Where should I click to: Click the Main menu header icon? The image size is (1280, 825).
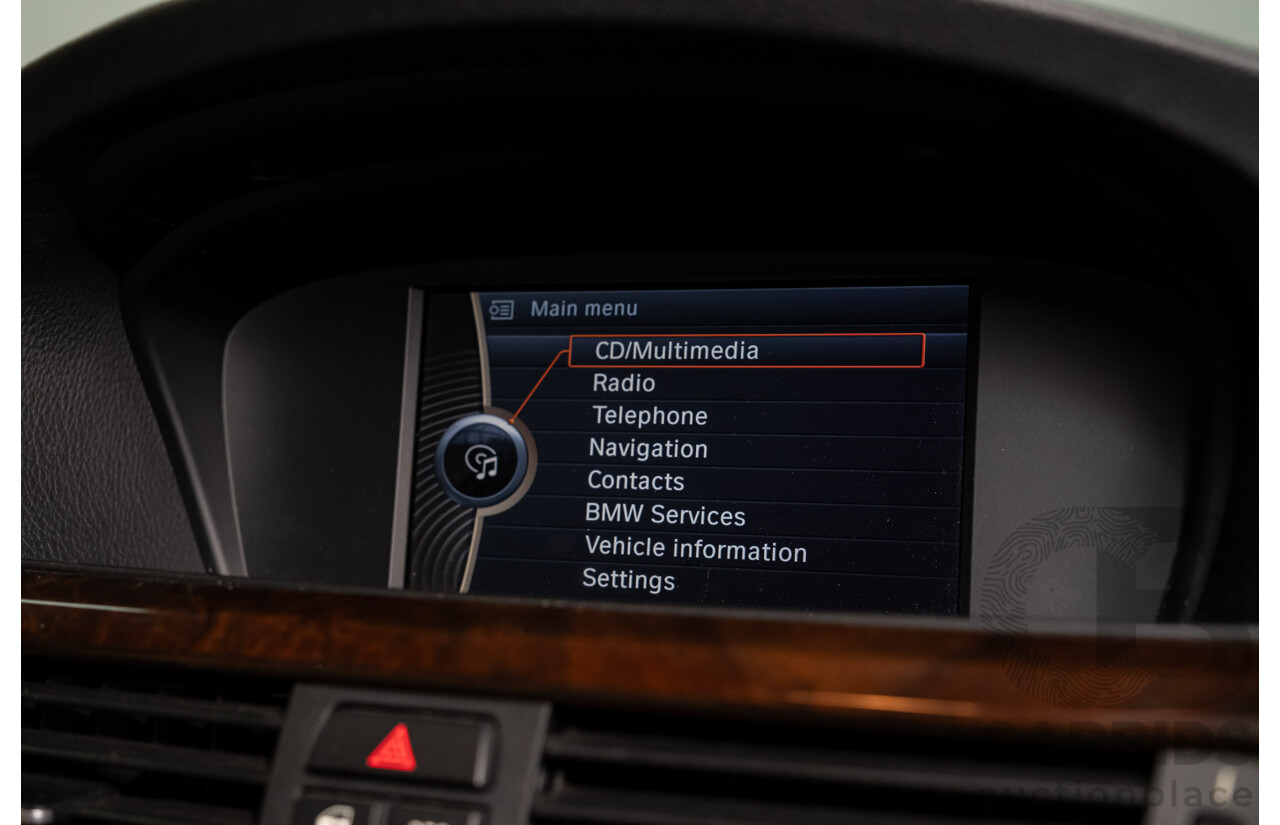point(501,310)
